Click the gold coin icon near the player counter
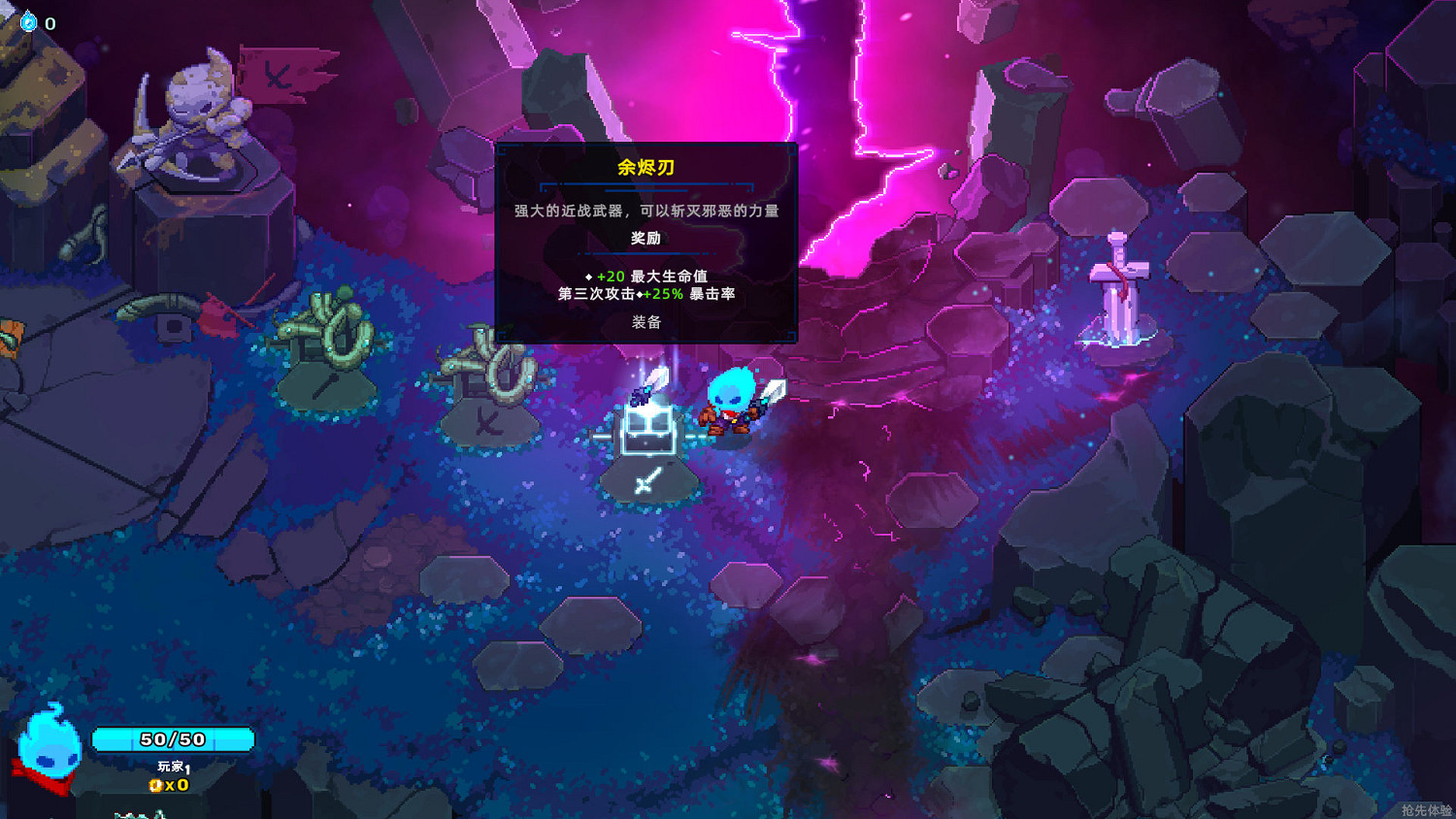Image resolution: width=1456 pixels, height=819 pixels. tap(155, 786)
